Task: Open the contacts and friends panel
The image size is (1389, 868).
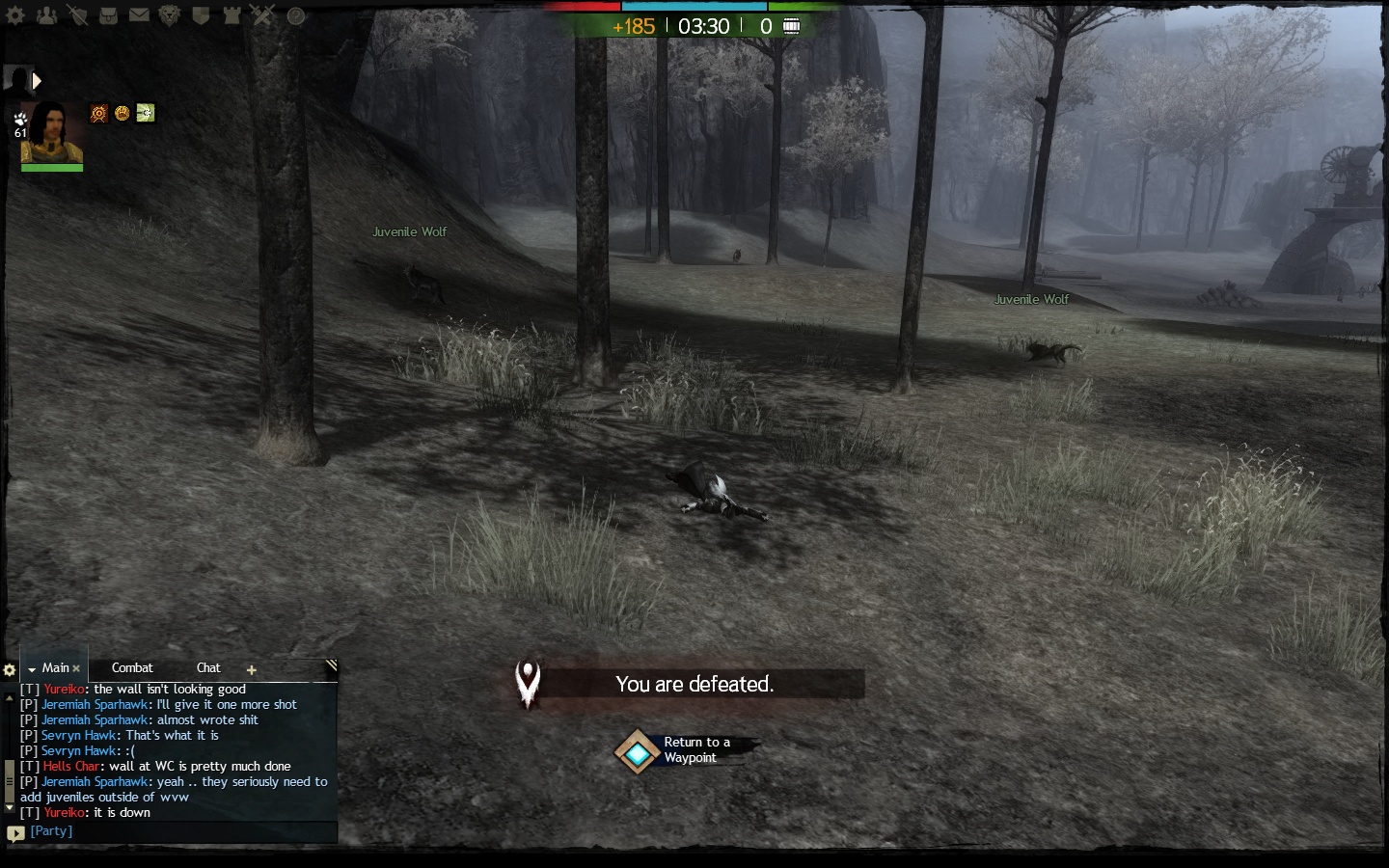Action: [x=46, y=15]
